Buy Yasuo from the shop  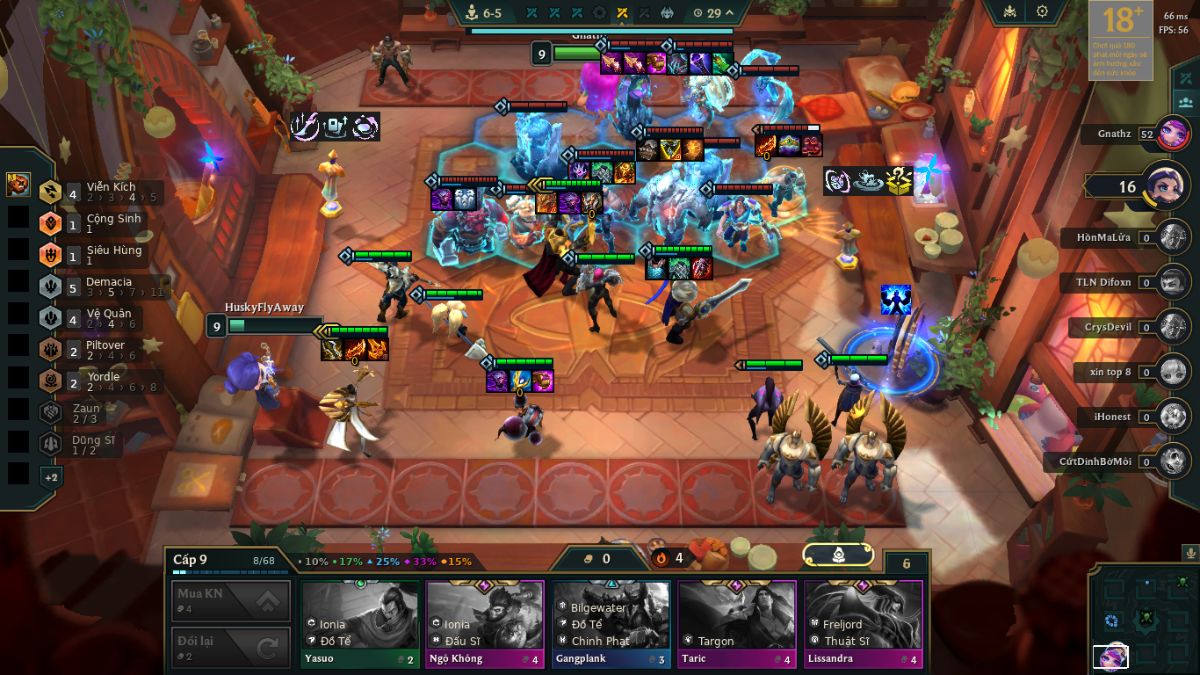point(360,622)
